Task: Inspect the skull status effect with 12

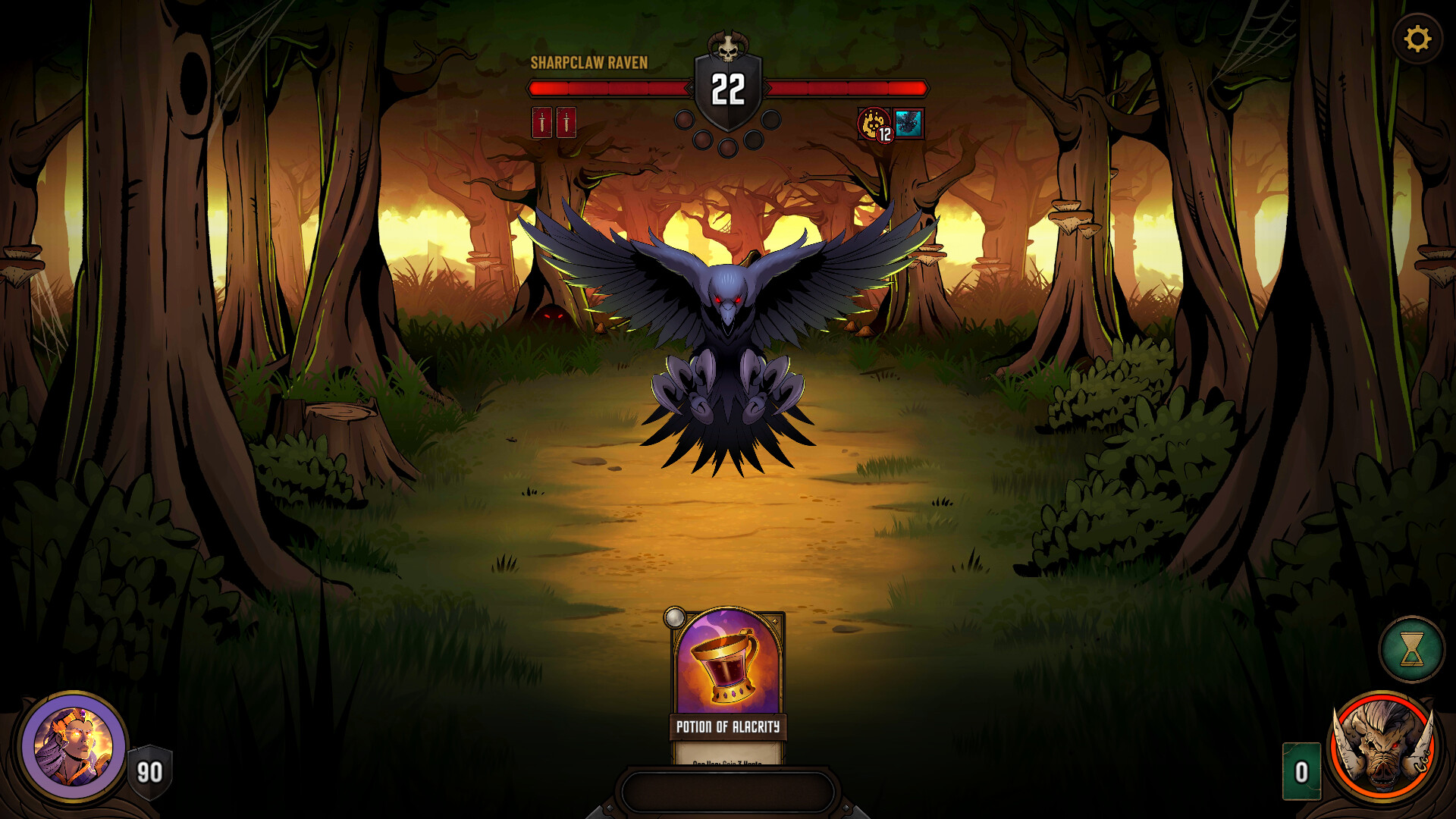Action: point(875,124)
